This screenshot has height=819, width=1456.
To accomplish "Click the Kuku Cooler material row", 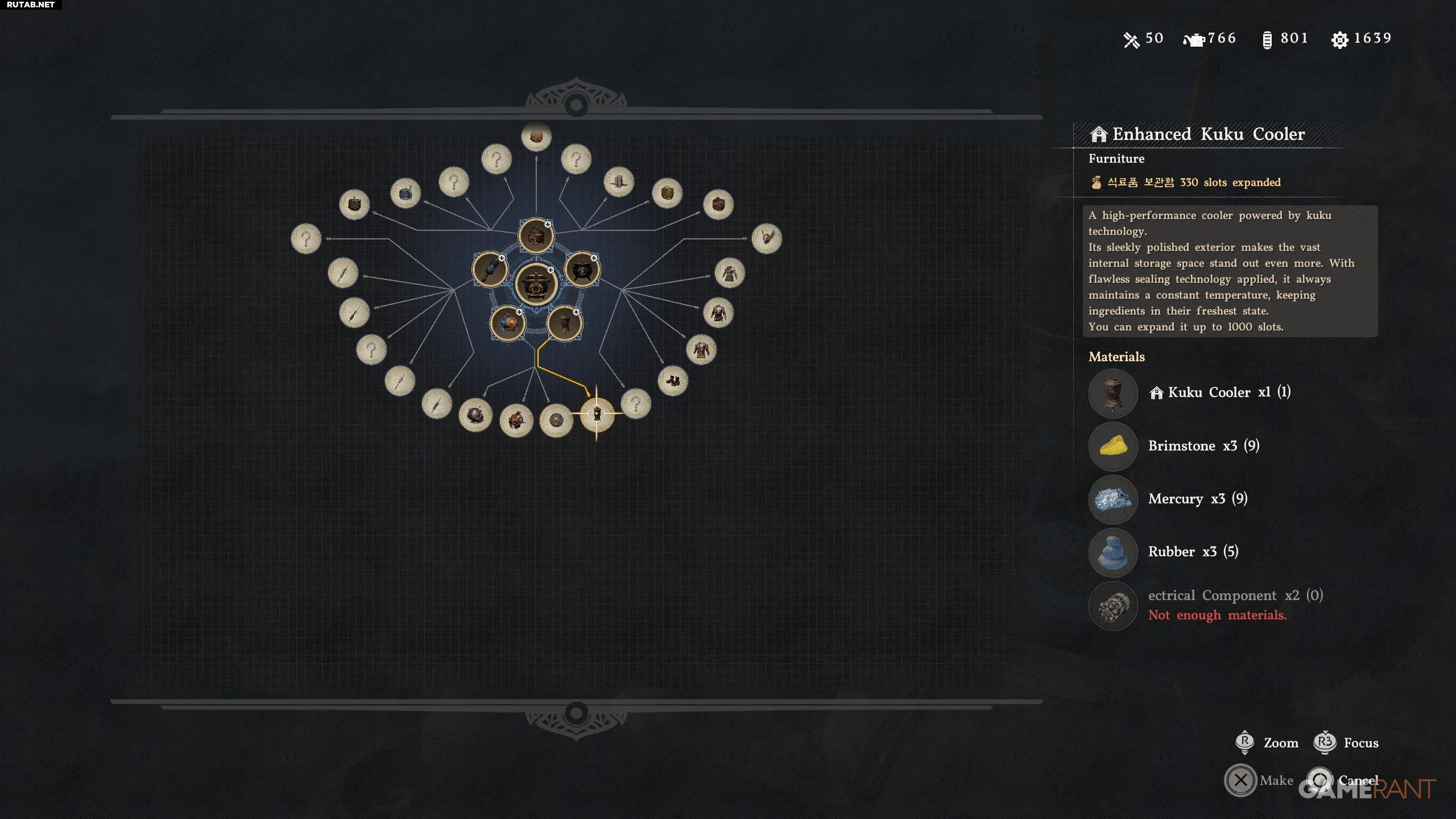I will coord(1217,392).
